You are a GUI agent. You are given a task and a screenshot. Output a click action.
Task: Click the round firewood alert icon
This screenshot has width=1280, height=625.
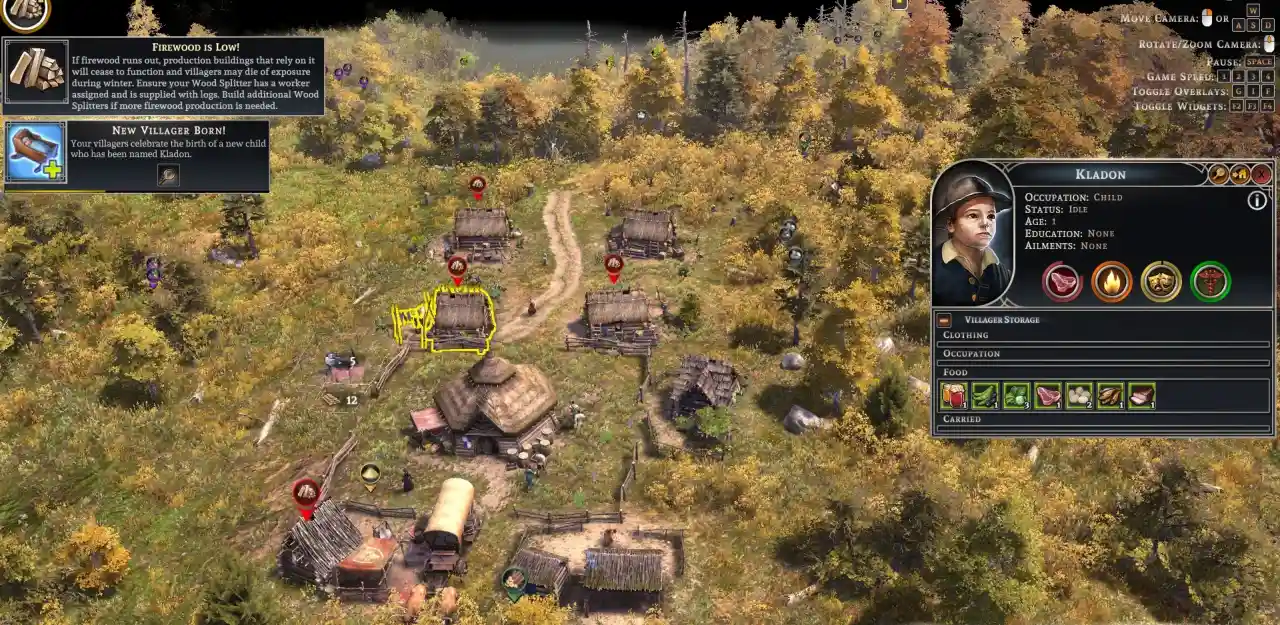(x=25, y=12)
